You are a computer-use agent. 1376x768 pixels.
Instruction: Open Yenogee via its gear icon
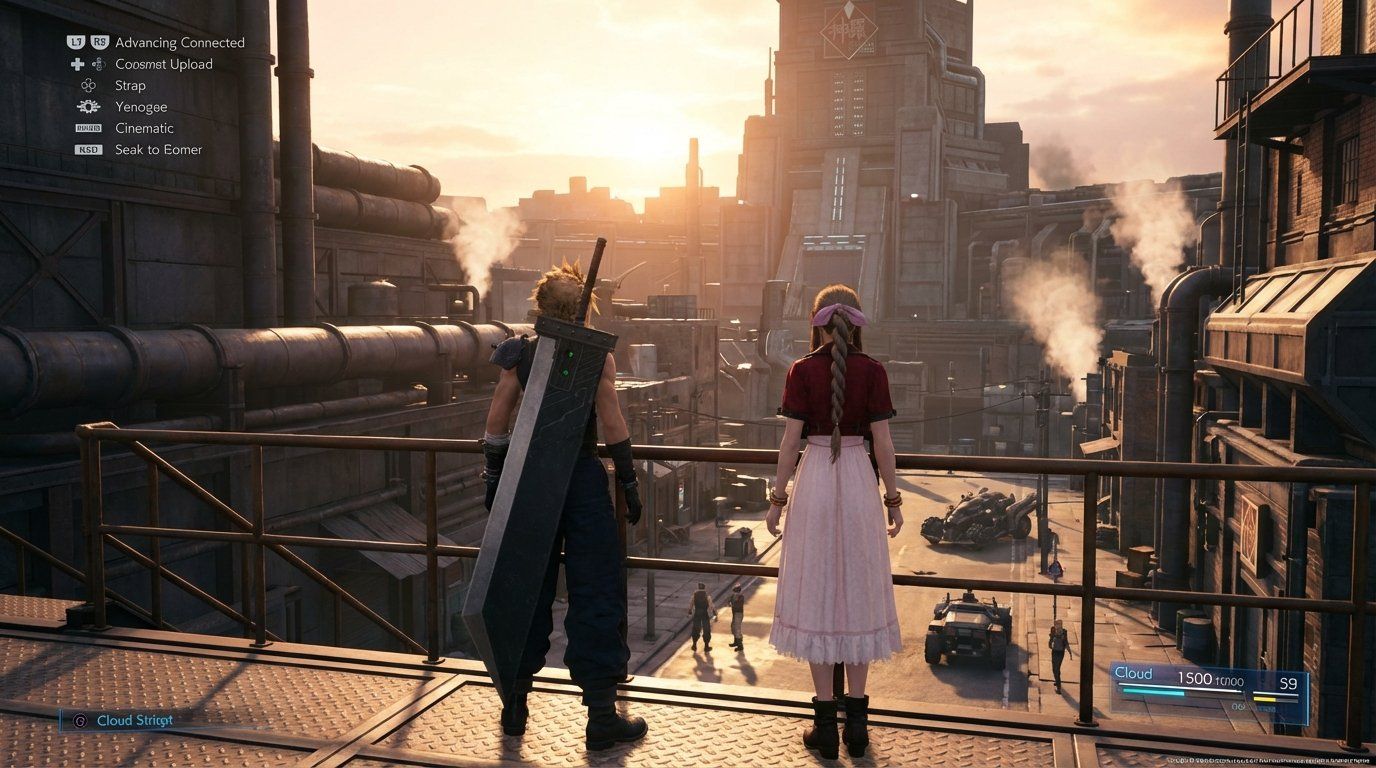click(89, 107)
